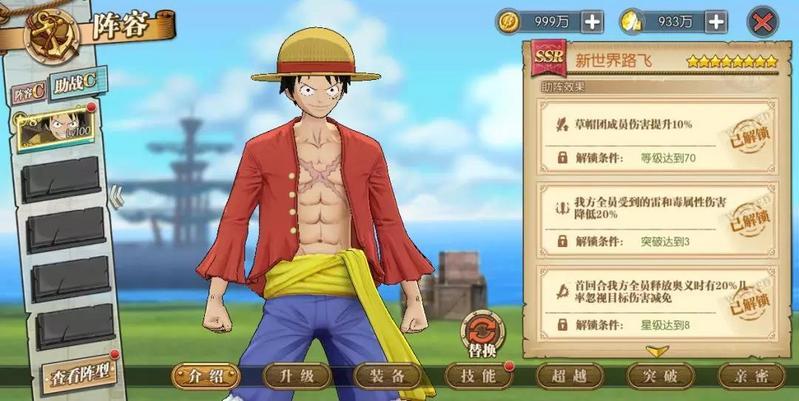Add more gems with the plus button
The width and height of the screenshot is (799, 401).
coord(715,21)
